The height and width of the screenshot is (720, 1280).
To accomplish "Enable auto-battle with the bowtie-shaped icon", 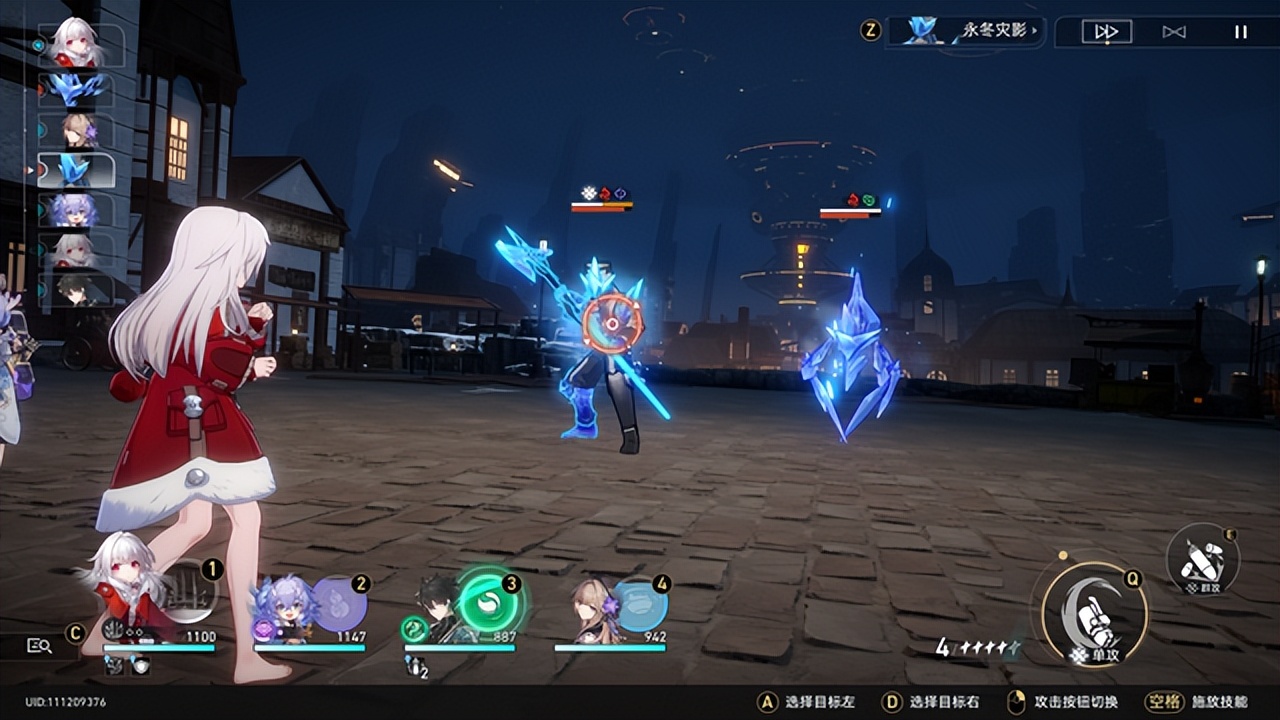I will pos(1174,32).
